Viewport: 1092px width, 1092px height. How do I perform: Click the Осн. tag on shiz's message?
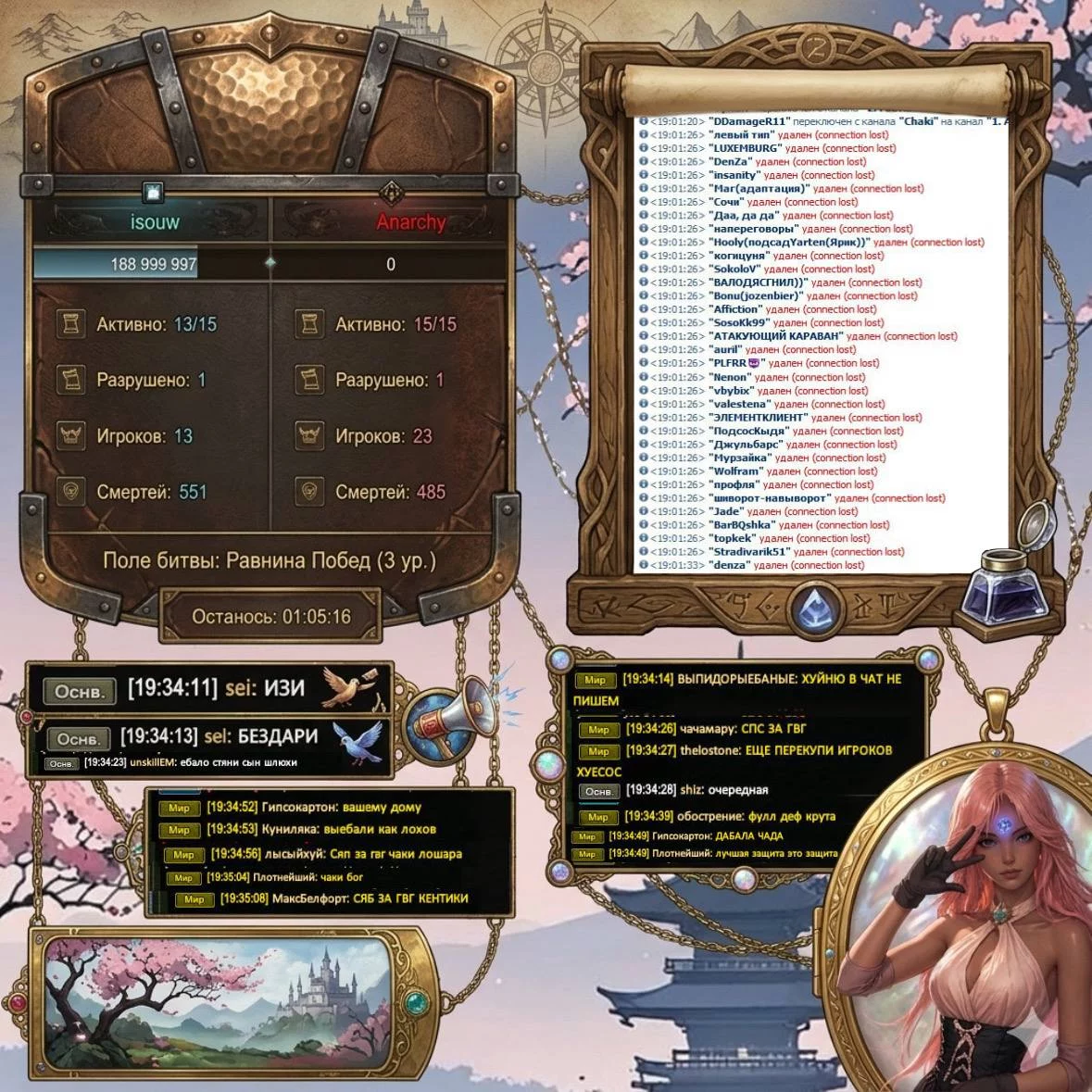click(598, 791)
